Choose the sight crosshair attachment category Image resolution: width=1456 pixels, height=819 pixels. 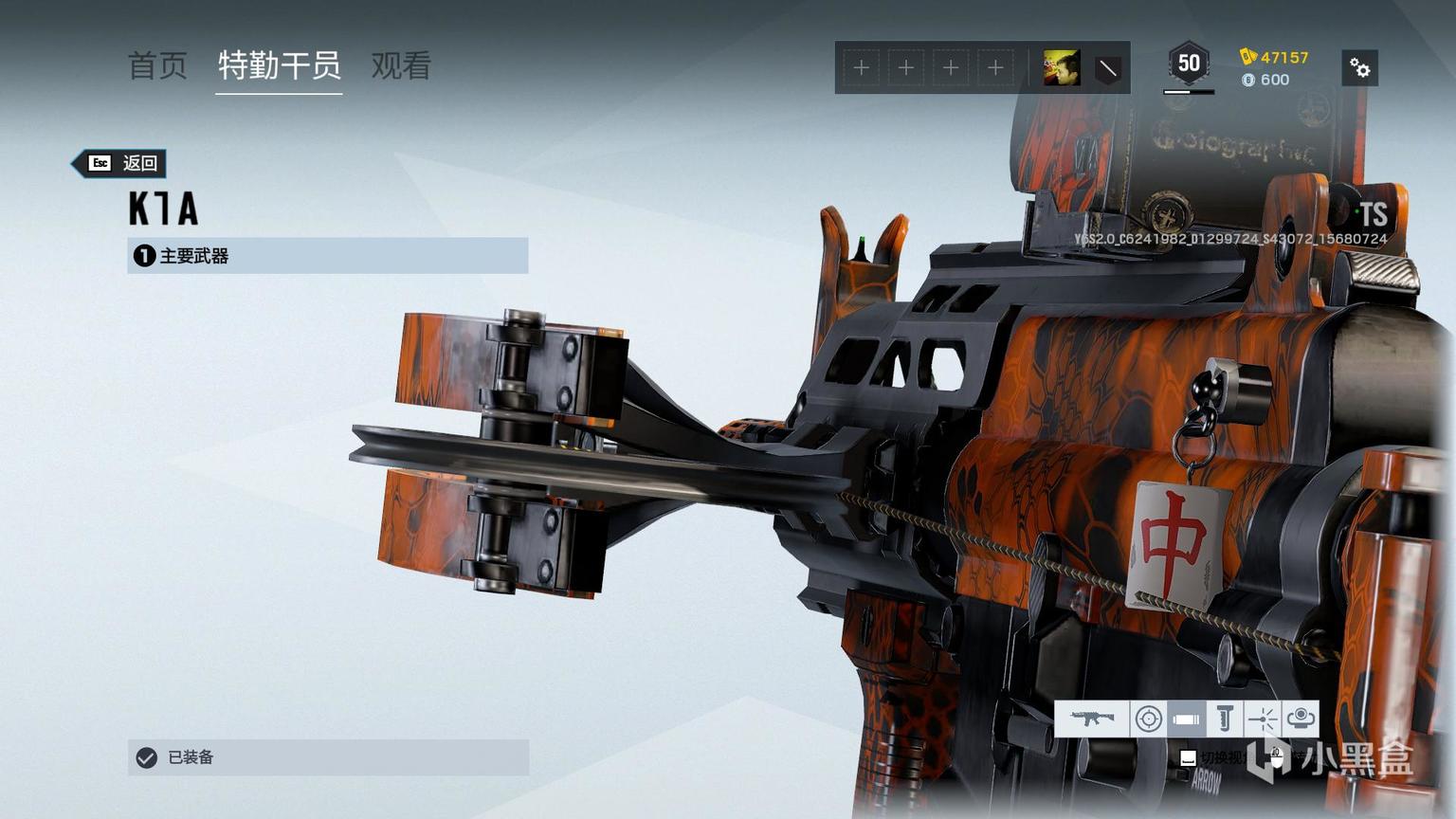[x=1149, y=719]
